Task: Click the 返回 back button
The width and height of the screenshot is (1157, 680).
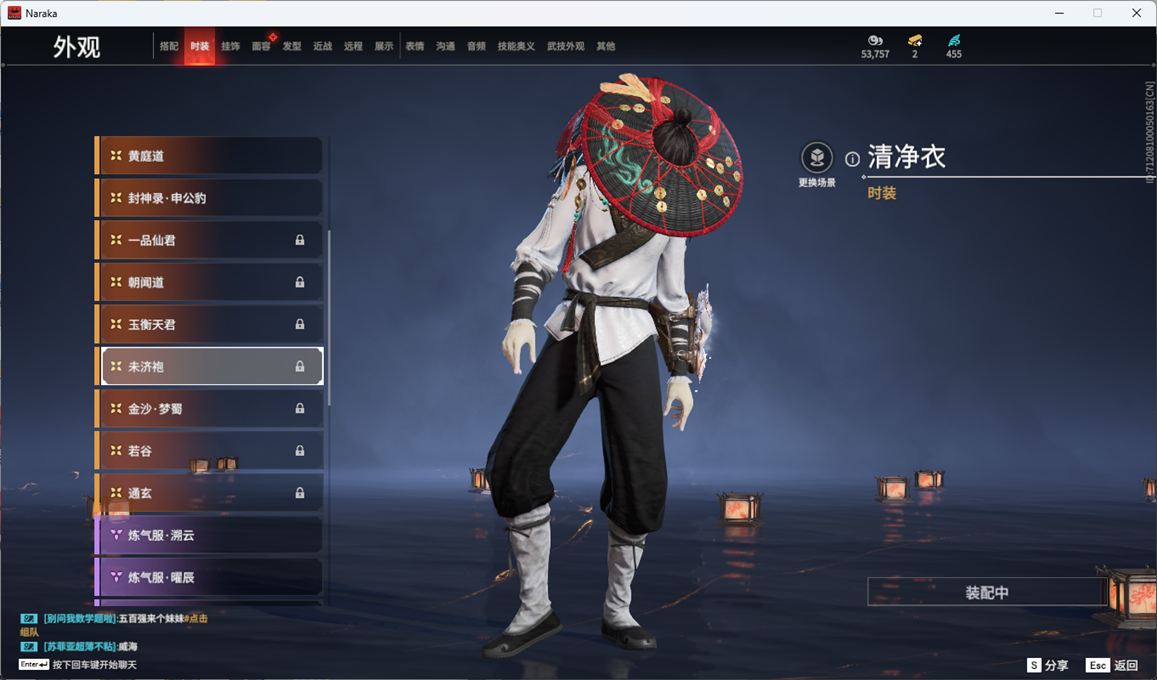Action: (1112, 665)
